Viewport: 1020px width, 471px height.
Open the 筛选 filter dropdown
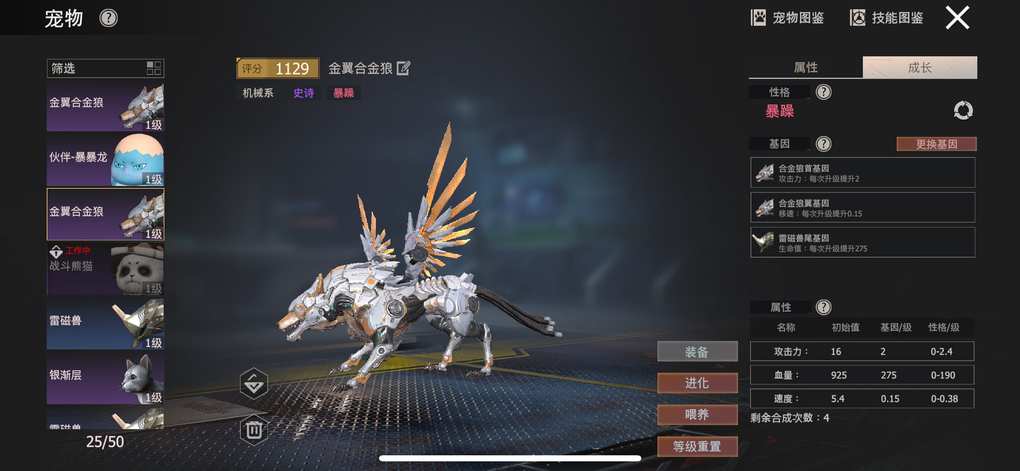click(105, 68)
